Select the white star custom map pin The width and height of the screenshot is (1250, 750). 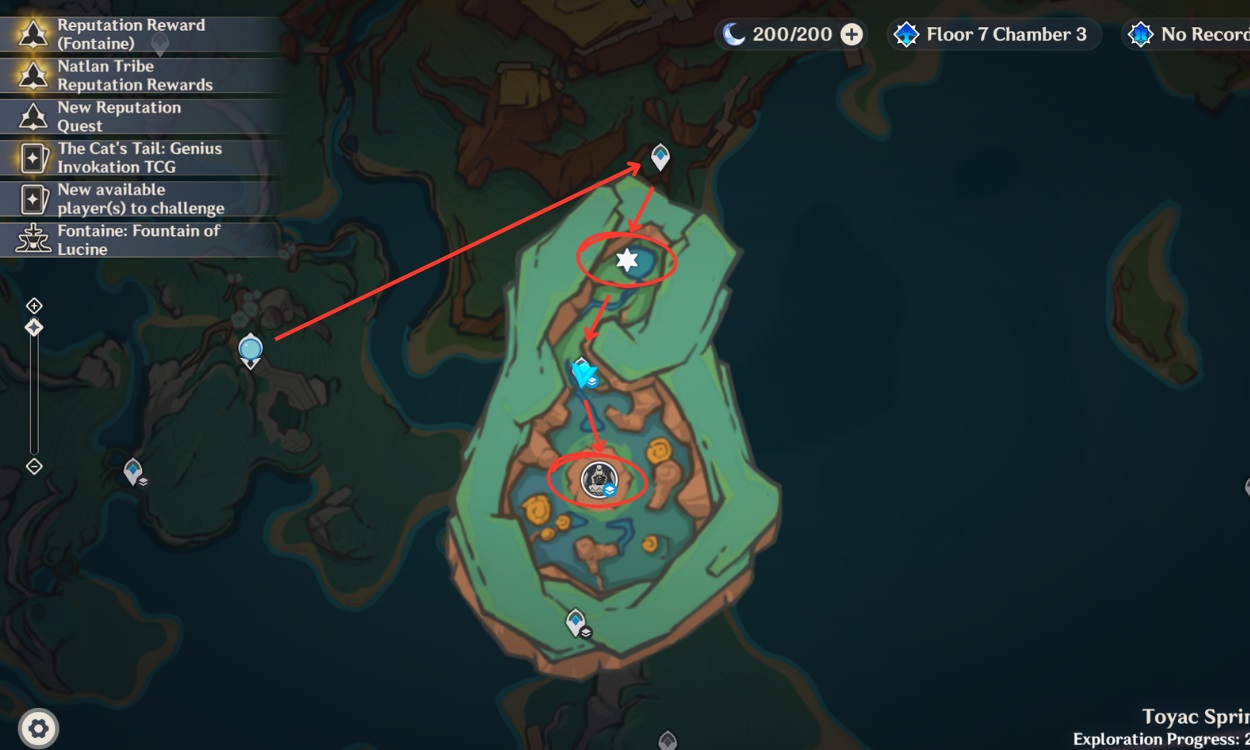(627, 261)
